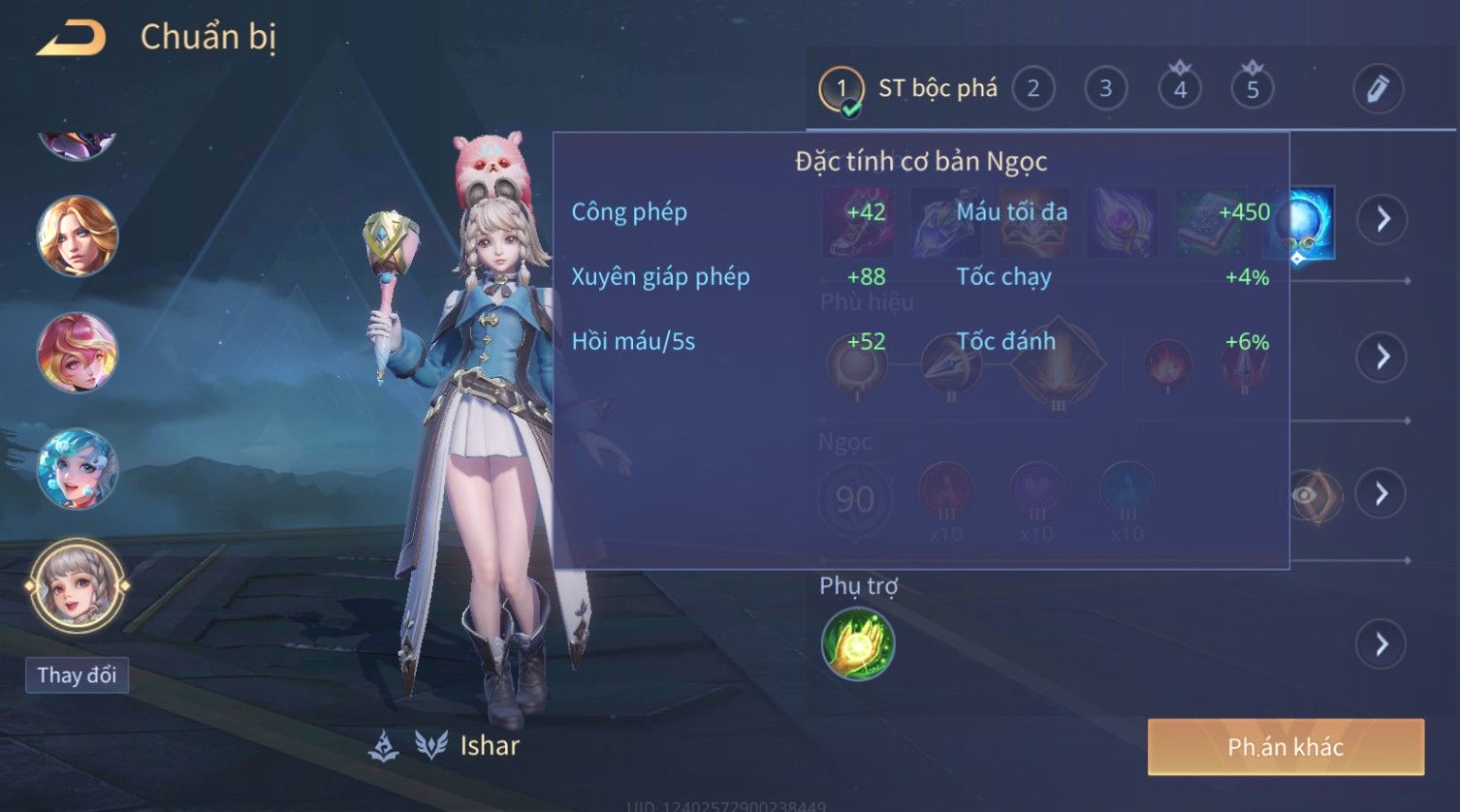
Task: Select the highlighted Ishar hero portrait
Action: click(x=77, y=586)
